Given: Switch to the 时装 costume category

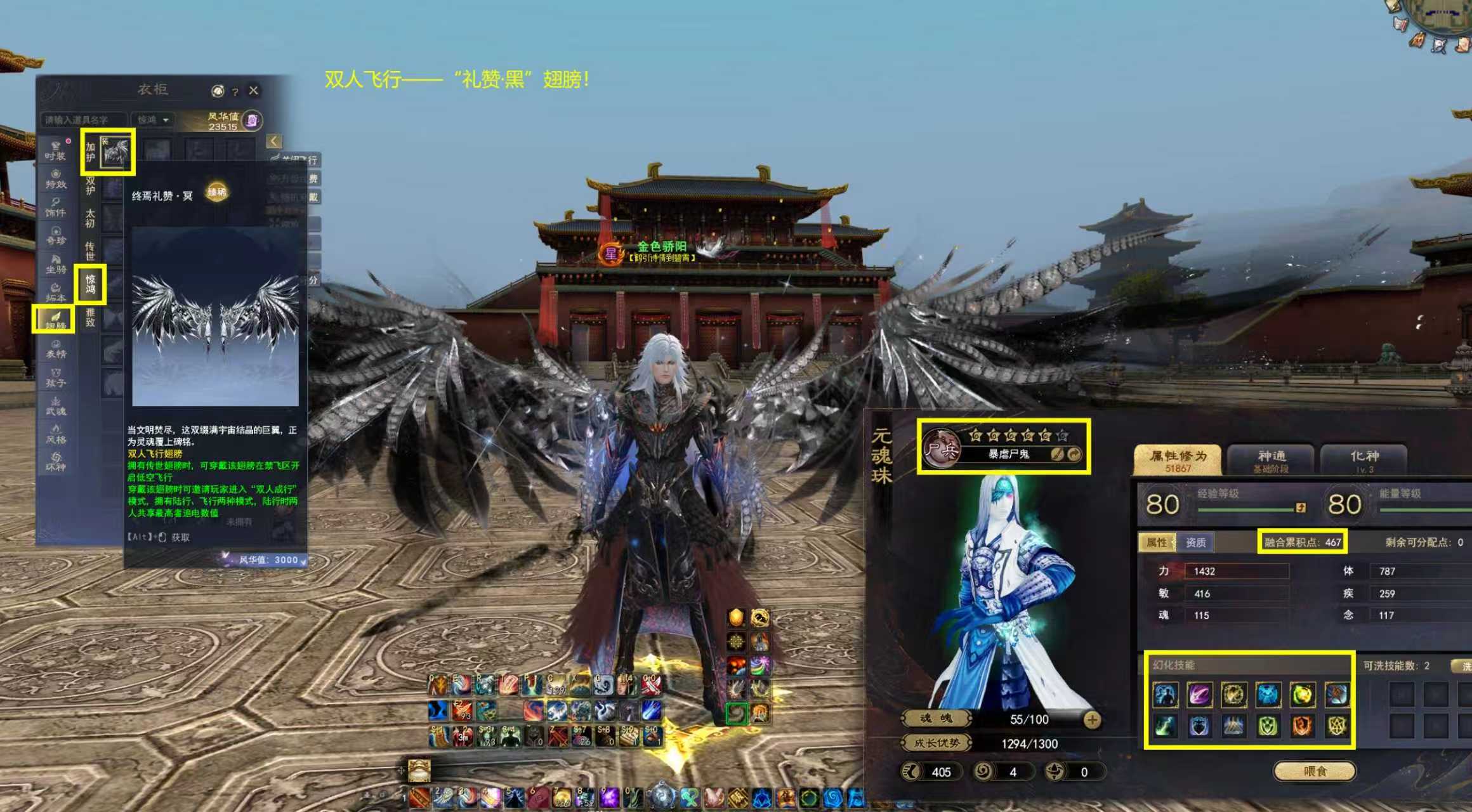Looking at the screenshot, I should point(55,150).
